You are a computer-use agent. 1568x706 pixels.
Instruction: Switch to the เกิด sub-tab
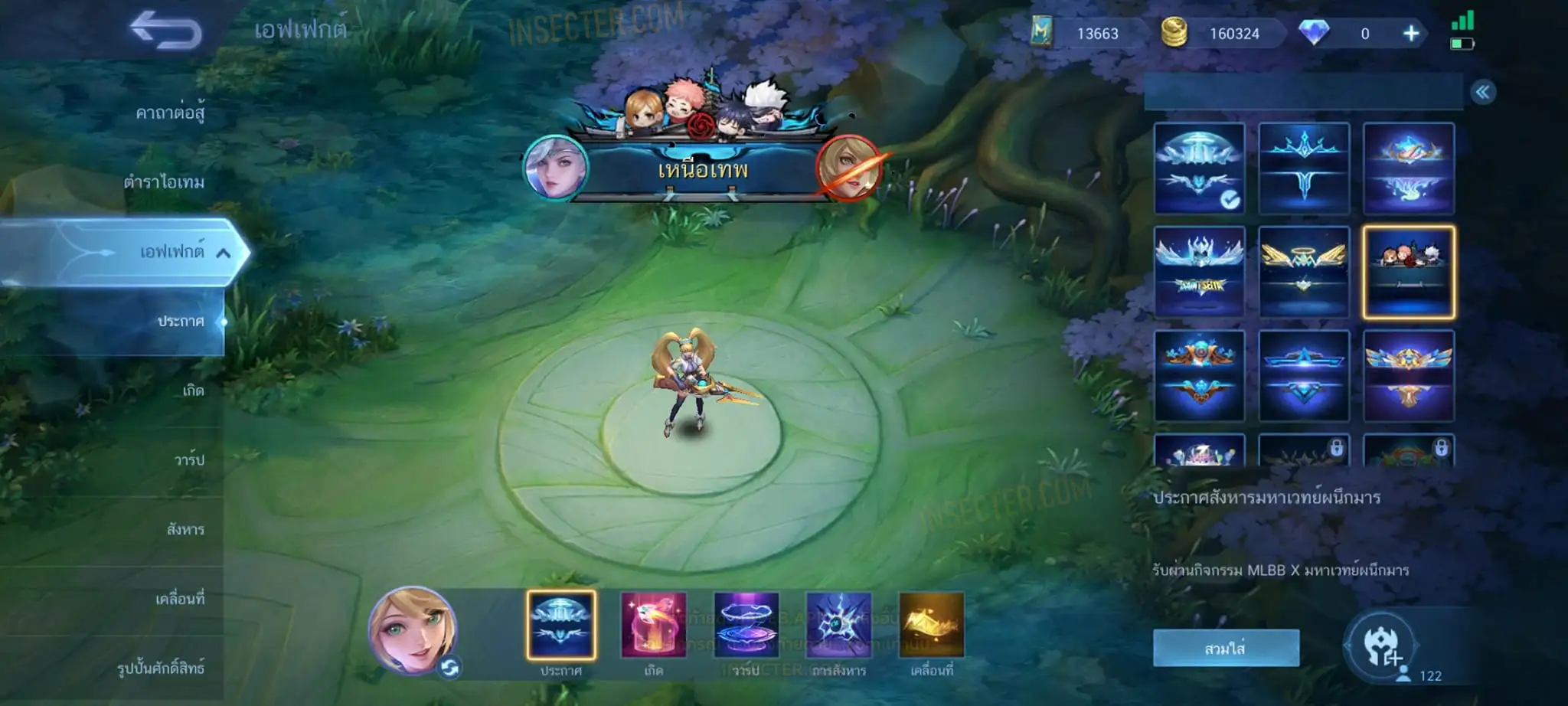193,391
